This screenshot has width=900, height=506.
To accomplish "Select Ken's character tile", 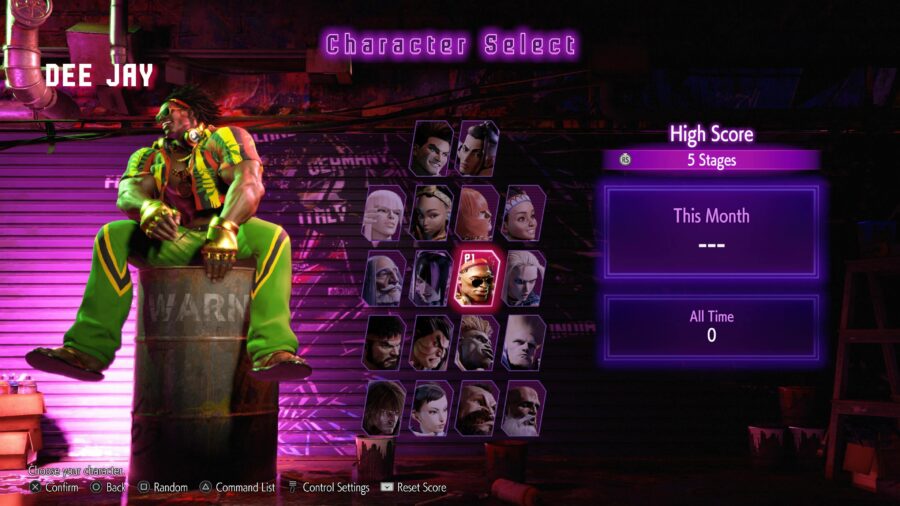I will coord(385,408).
